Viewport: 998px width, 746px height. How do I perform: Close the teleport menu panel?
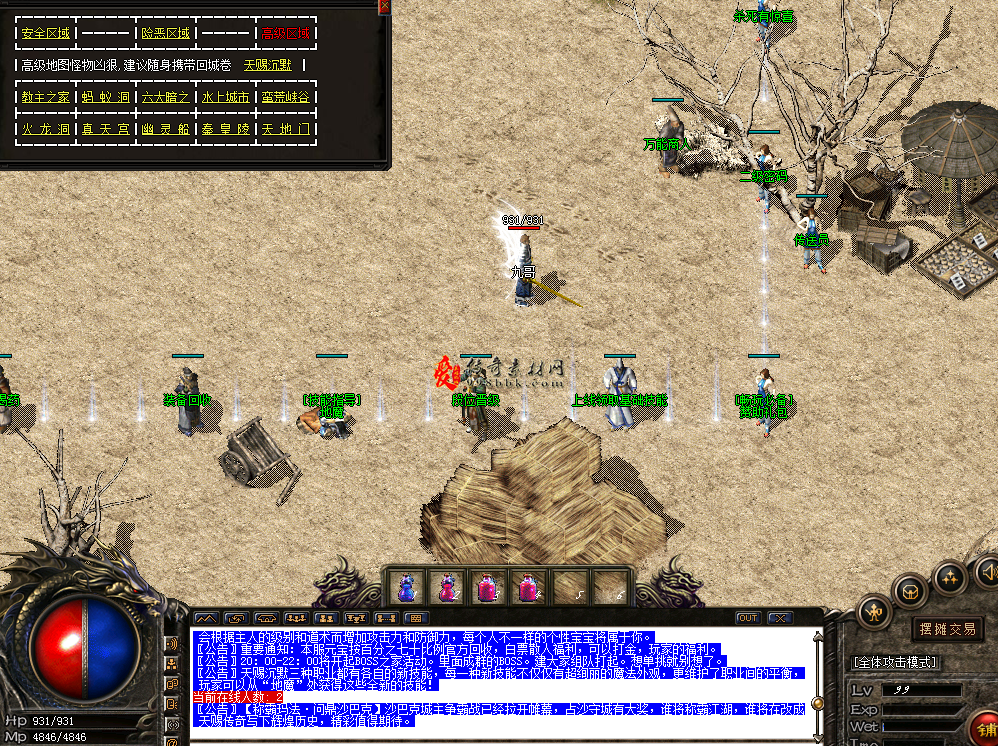point(384,6)
